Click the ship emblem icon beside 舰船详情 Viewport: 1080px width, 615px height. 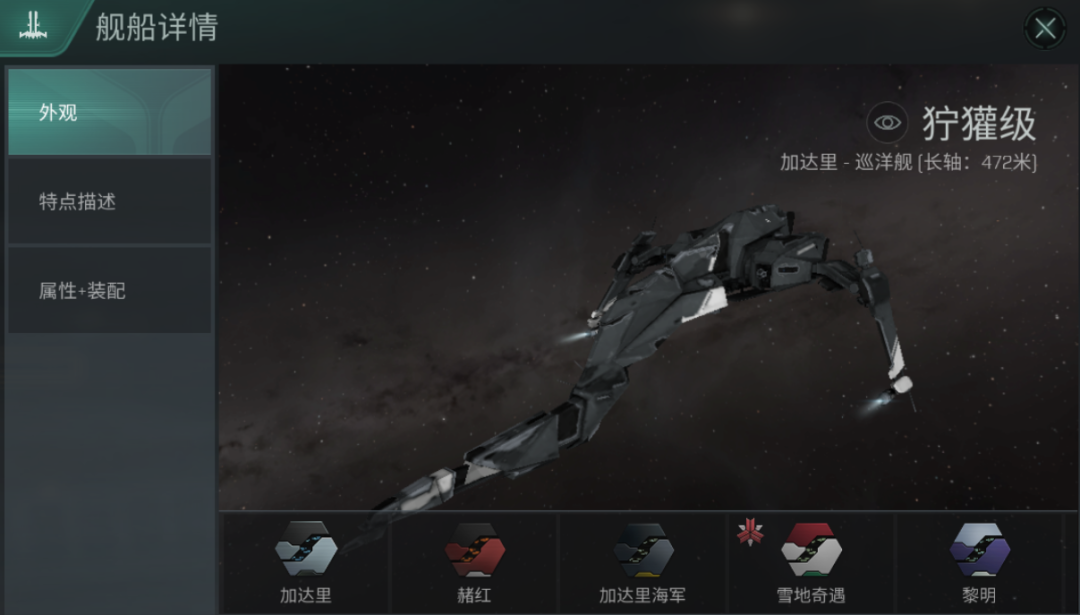tap(33, 27)
